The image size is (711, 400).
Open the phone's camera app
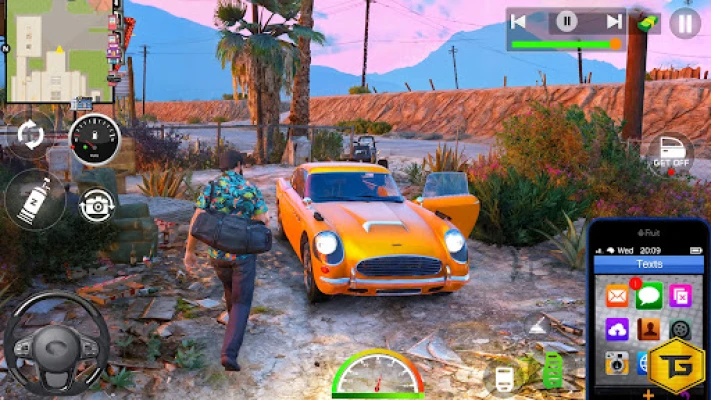coord(616,363)
